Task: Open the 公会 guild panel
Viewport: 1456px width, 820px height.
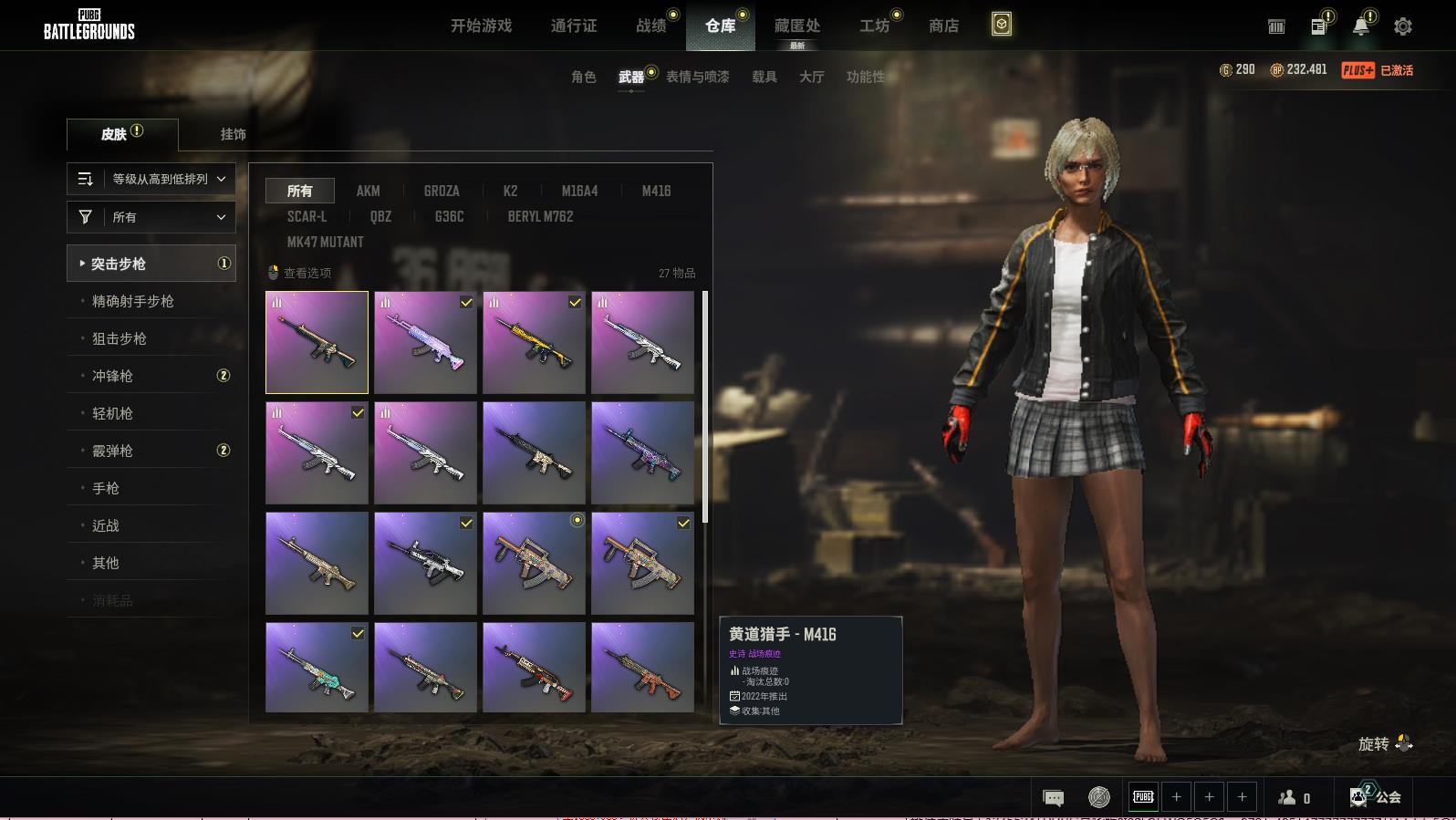Action: pos(1377,797)
